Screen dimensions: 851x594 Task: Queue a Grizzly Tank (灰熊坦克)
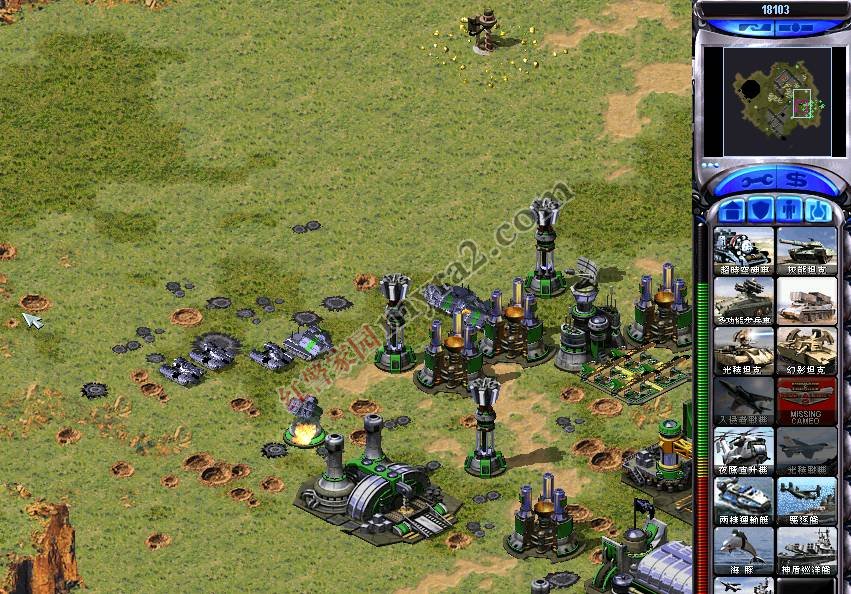(806, 252)
